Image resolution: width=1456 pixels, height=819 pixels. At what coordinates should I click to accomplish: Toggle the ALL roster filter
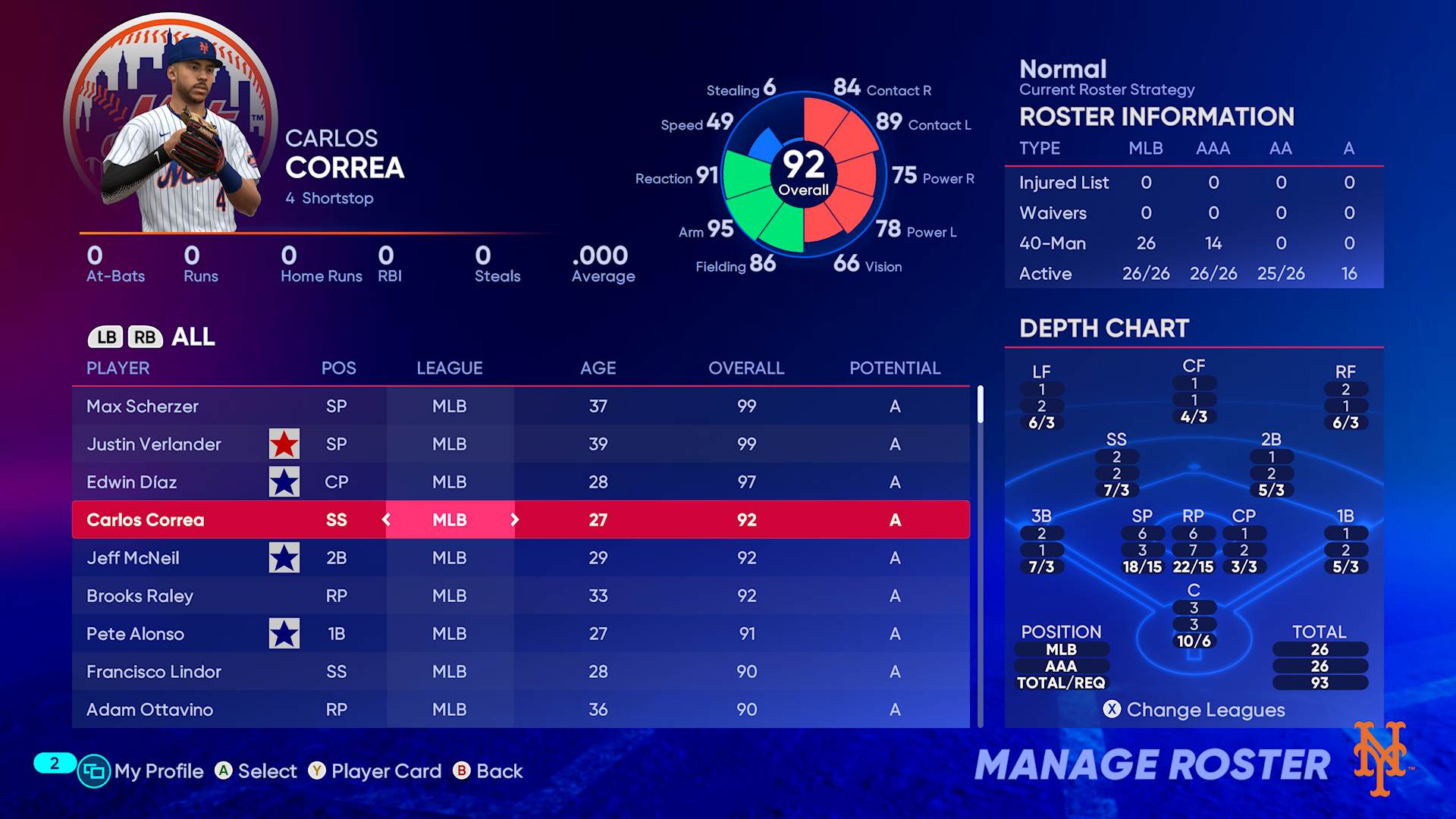click(194, 337)
